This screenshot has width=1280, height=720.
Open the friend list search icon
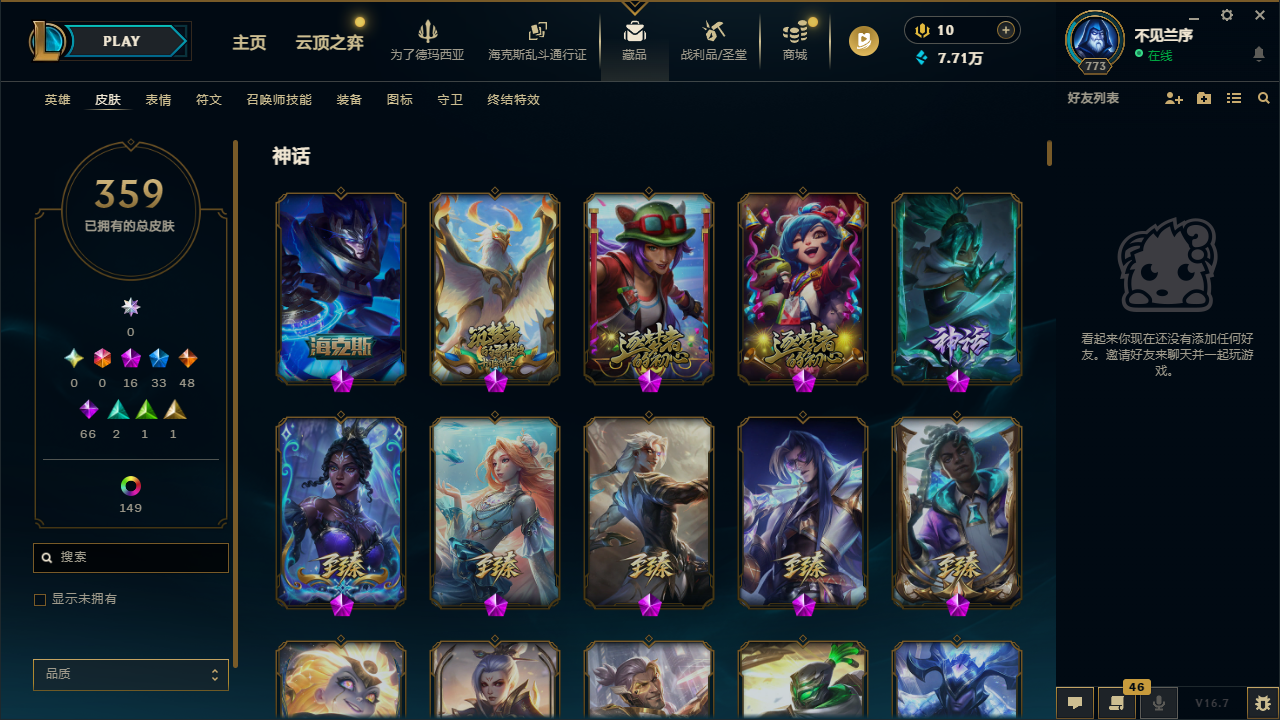click(1264, 99)
